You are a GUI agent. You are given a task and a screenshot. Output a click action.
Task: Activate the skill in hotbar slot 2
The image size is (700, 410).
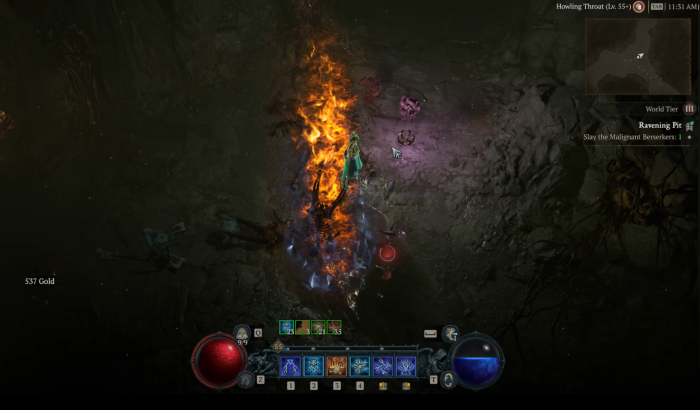coord(314,366)
